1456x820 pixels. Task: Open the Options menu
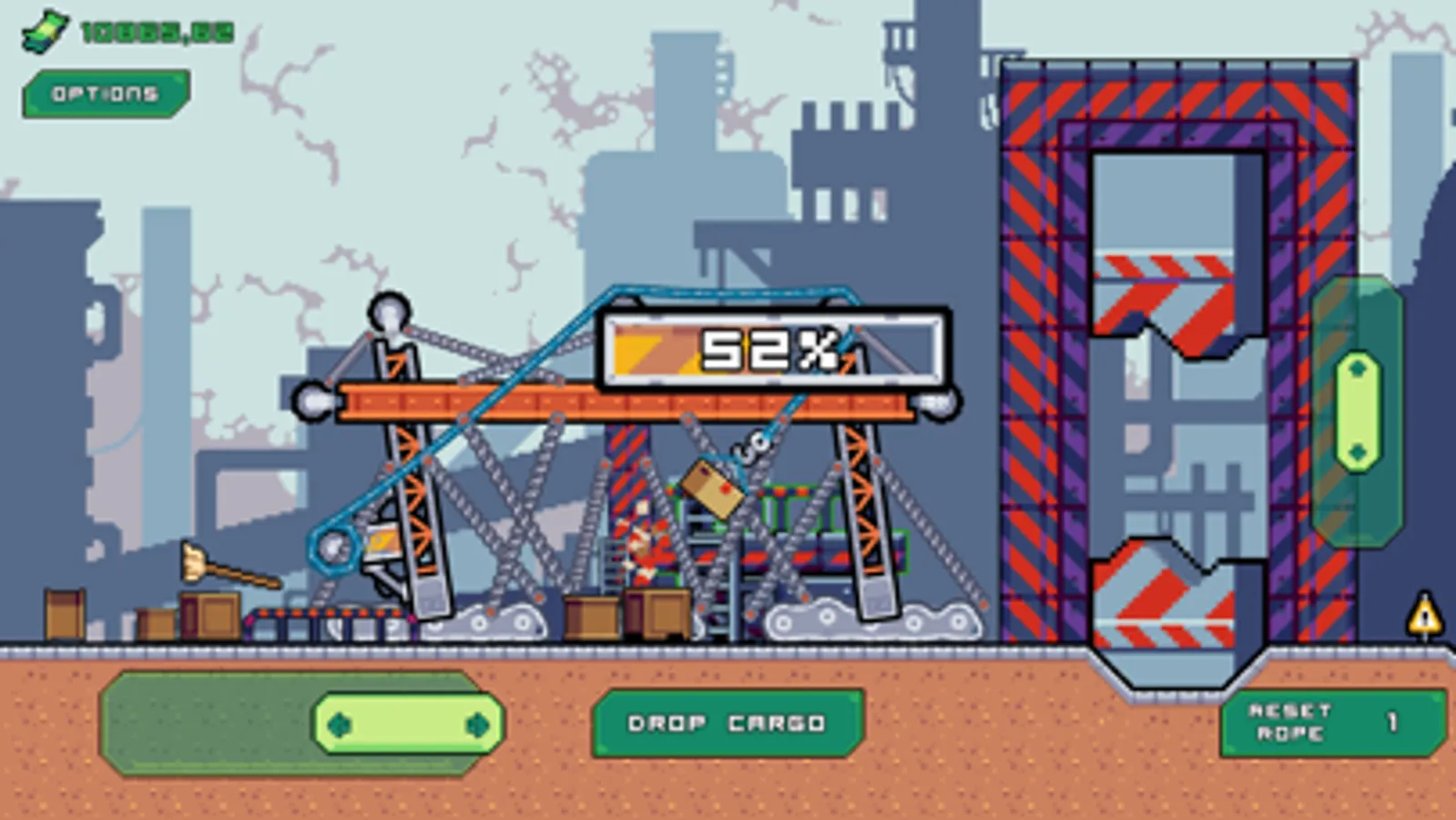[x=103, y=91]
